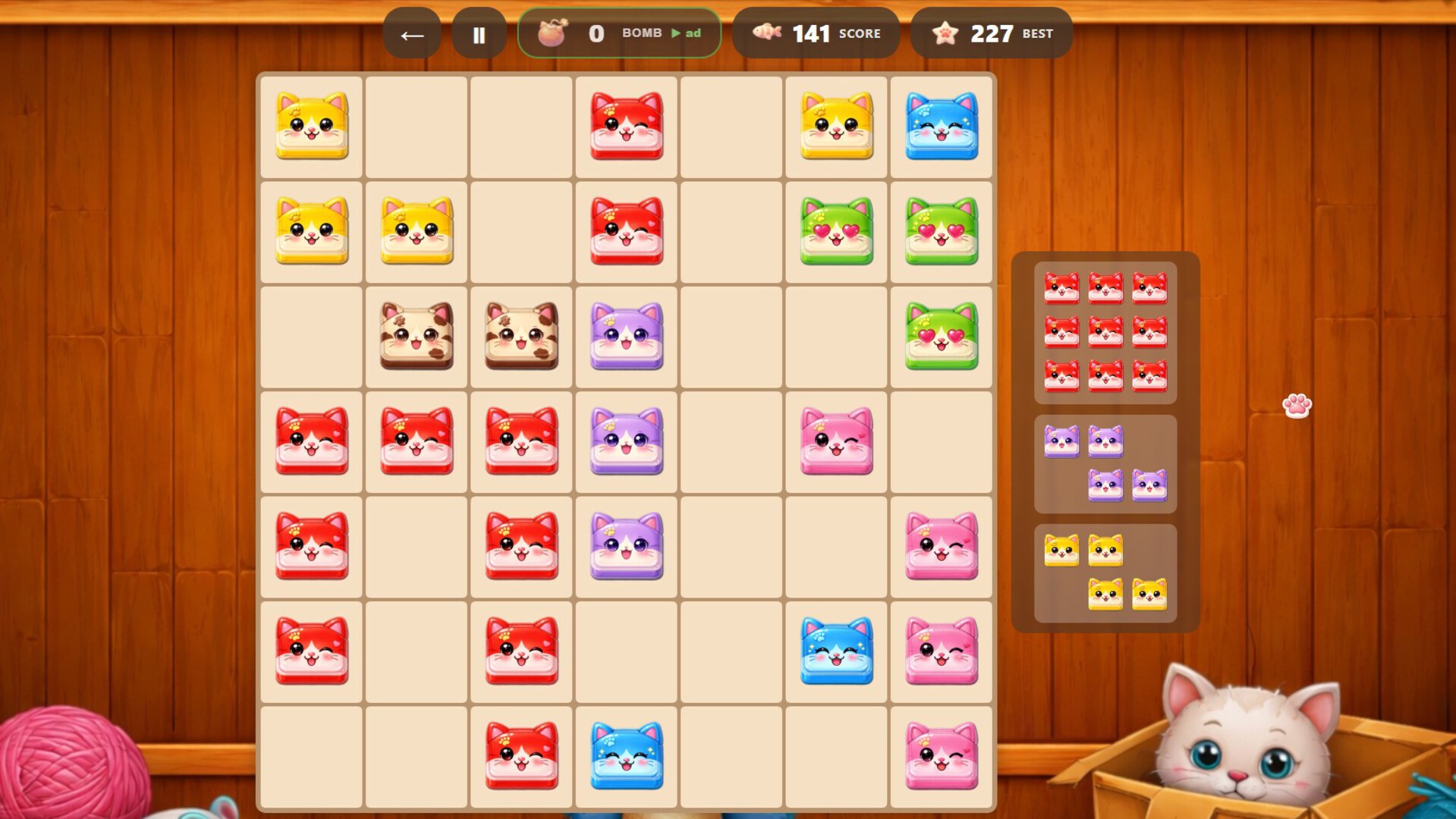The image size is (1456, 819).
Task: Select the purple cat tile next to the brown cats
Action: coord(625,336)
